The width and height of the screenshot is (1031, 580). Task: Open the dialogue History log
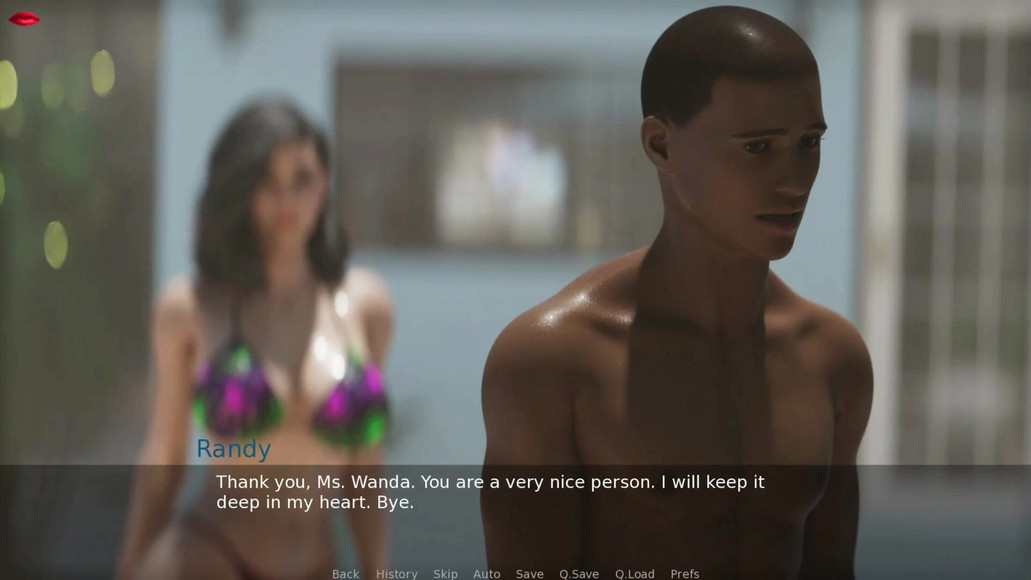pyautogui.click(x=396, y=574)
